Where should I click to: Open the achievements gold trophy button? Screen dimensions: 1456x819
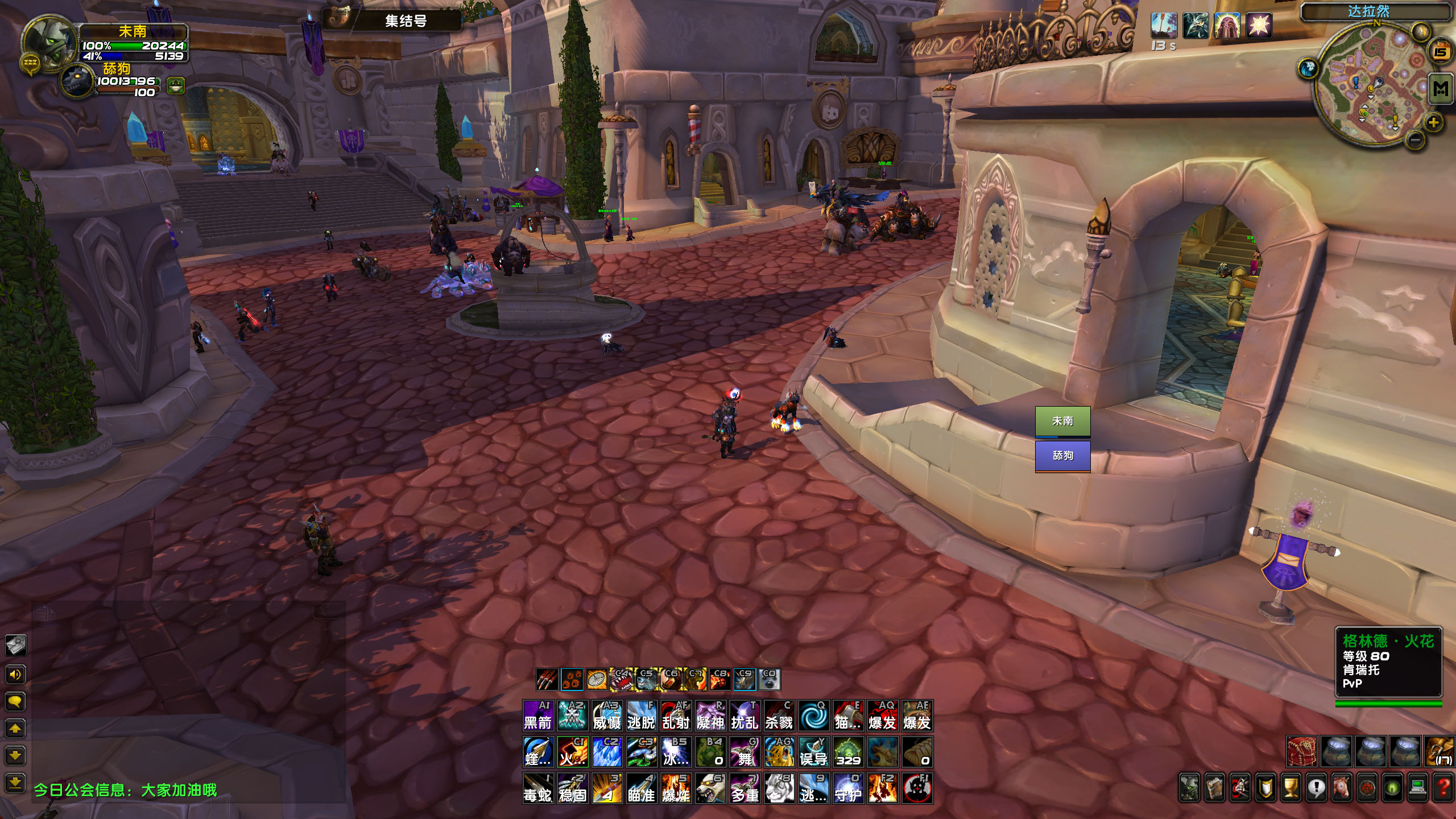1291,788
